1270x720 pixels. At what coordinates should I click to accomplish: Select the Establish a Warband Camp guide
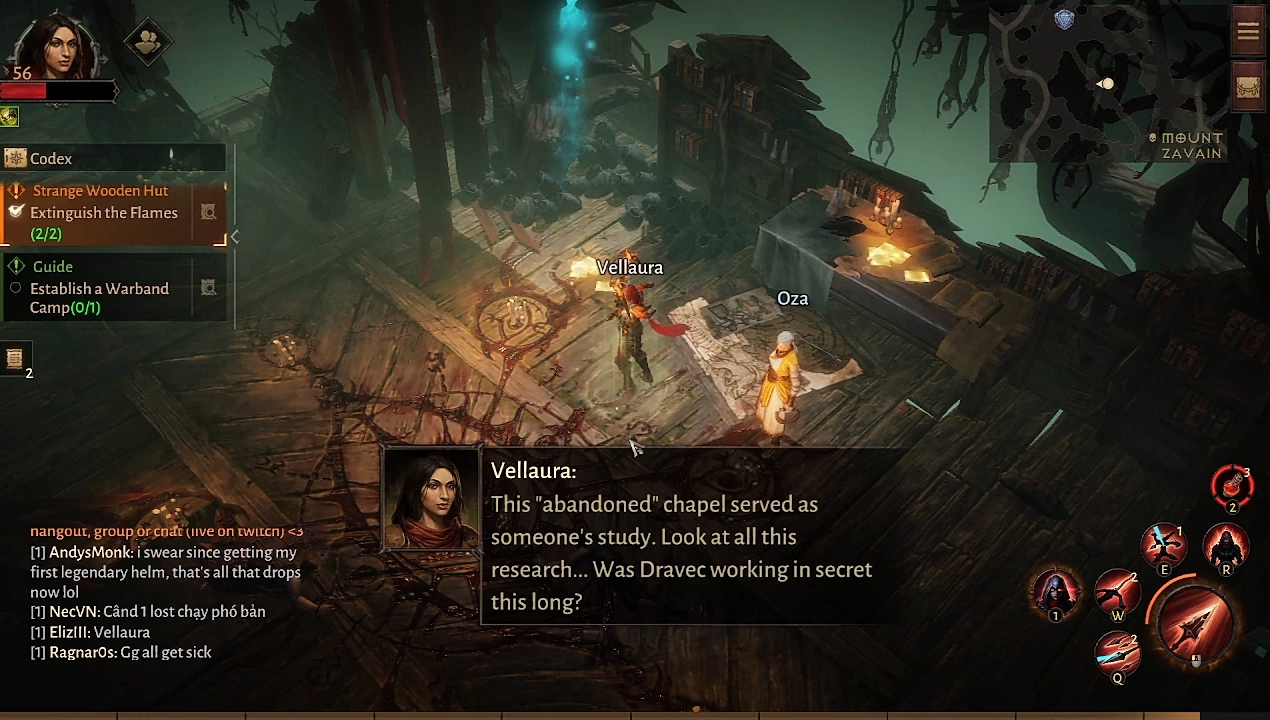point(100,288)
